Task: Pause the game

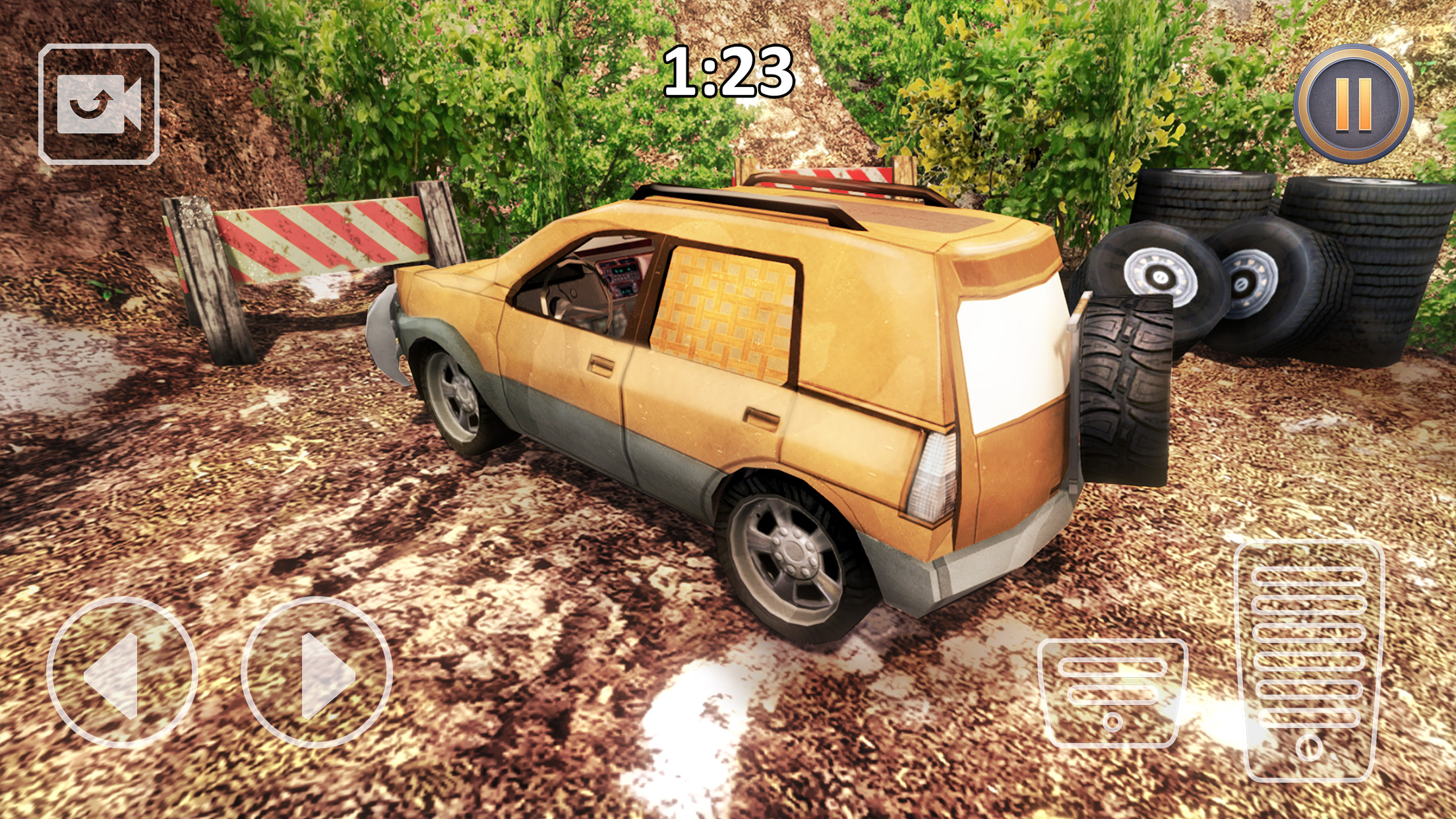Action: click(1353, 104)
